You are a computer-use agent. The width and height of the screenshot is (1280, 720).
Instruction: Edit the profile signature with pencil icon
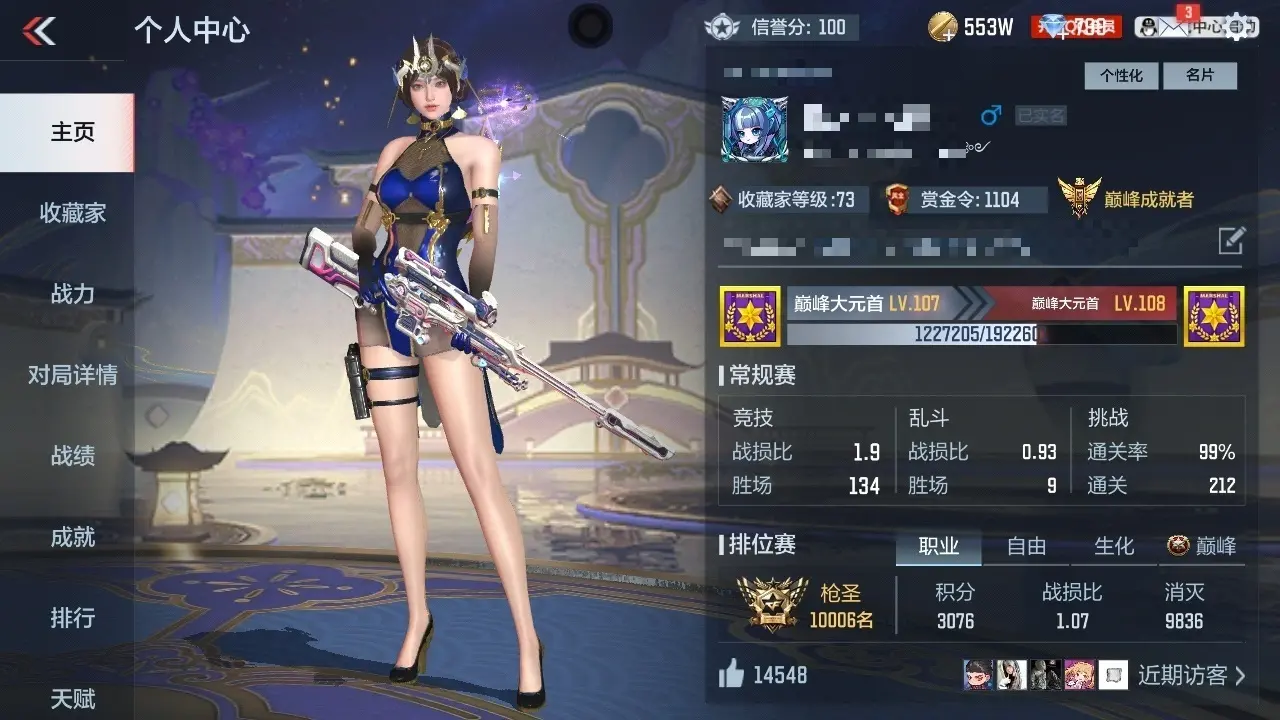click(1231, 241)
